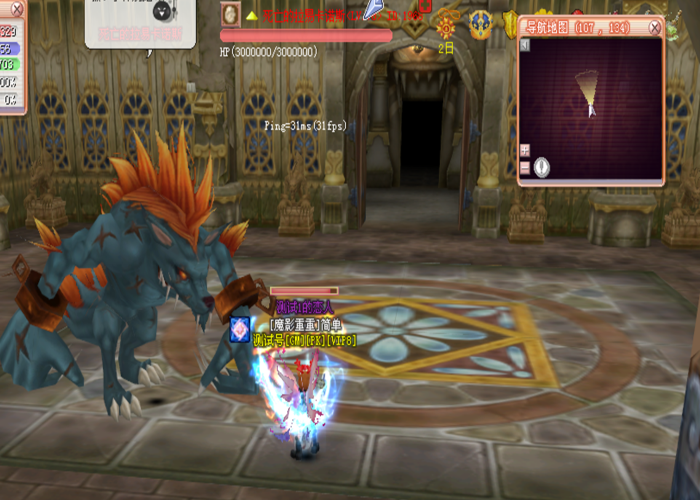Zoom out on the navigation map
700x500 pixels.
coord(525,167)
